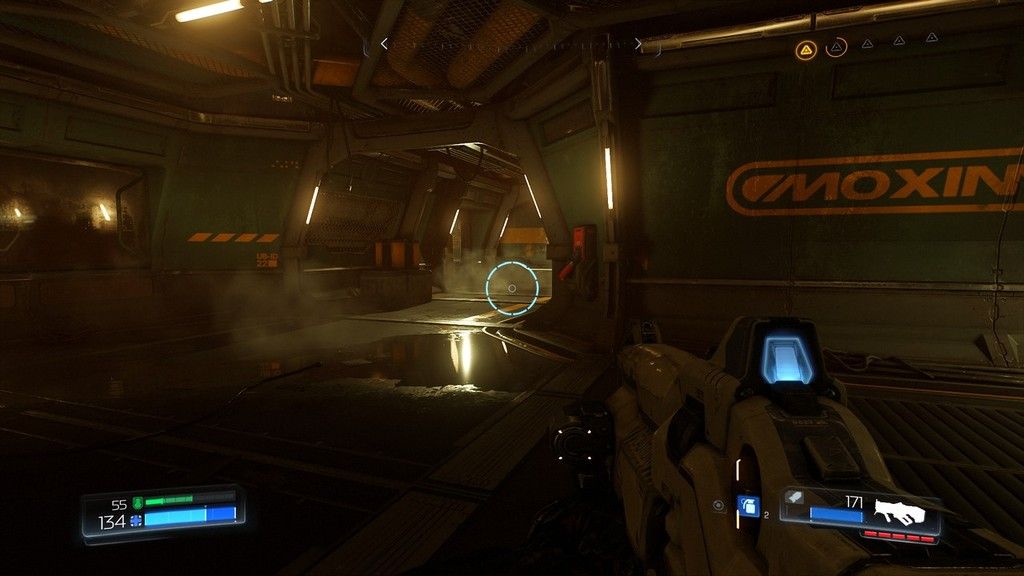1024x576 pixels.
Task: Select the grey circular equipment icon beside the grenade
Action: [718, 506]
